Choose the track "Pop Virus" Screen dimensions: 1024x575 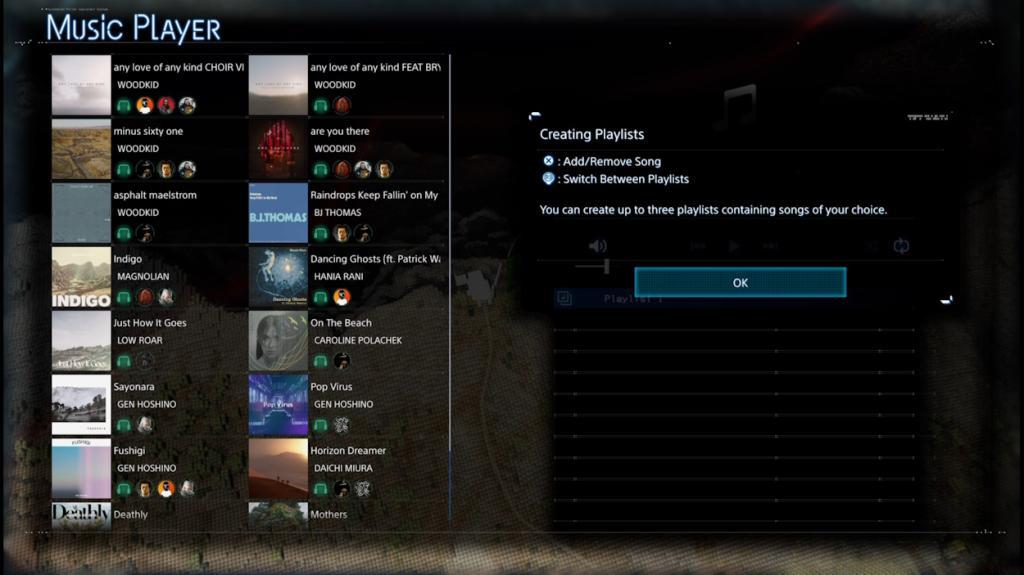tap(331, 387)
